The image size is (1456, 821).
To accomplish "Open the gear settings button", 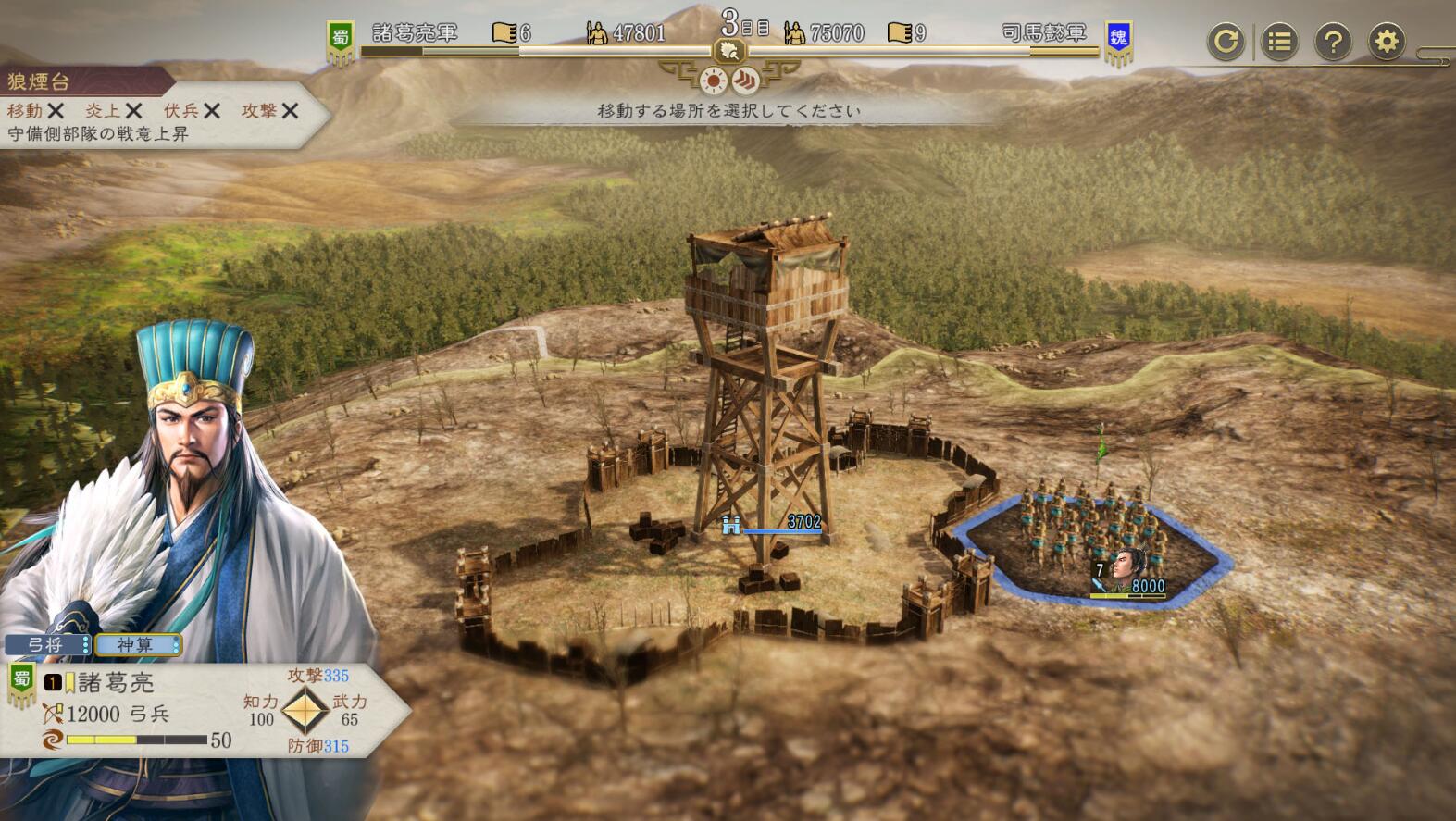I will (x=1387, y=42).
